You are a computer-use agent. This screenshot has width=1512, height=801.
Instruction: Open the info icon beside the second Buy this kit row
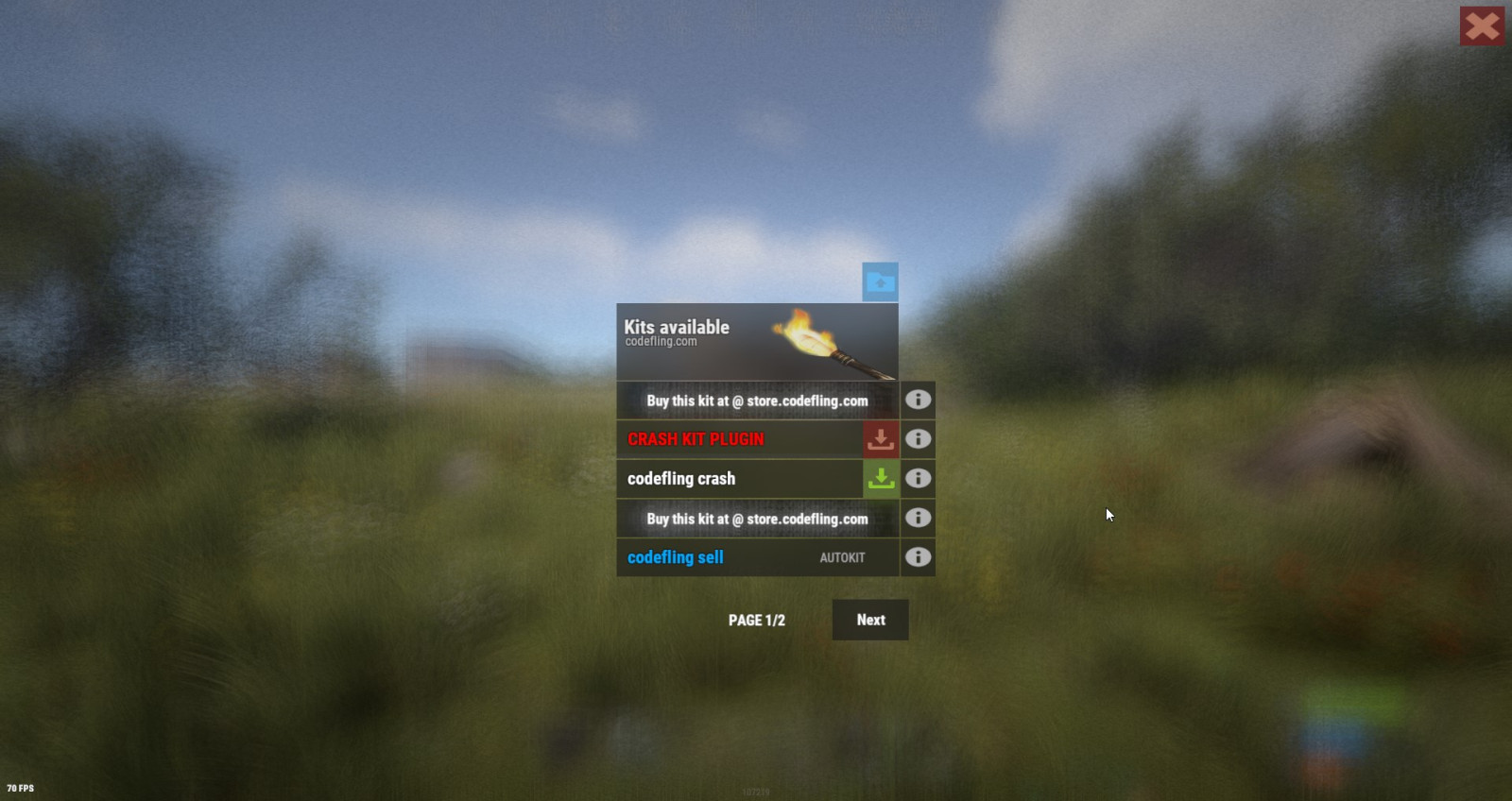(916, 518)
